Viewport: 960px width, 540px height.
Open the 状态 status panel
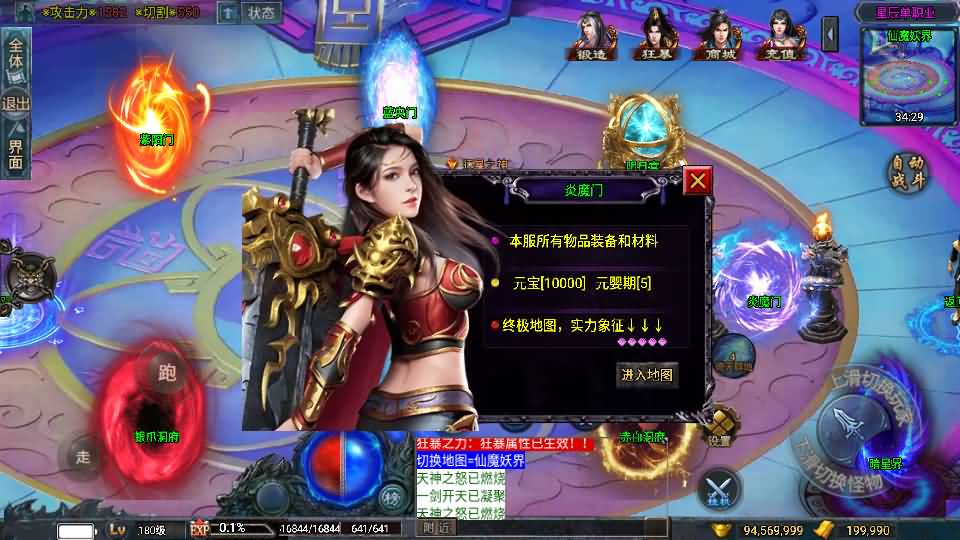click(261, 13)
